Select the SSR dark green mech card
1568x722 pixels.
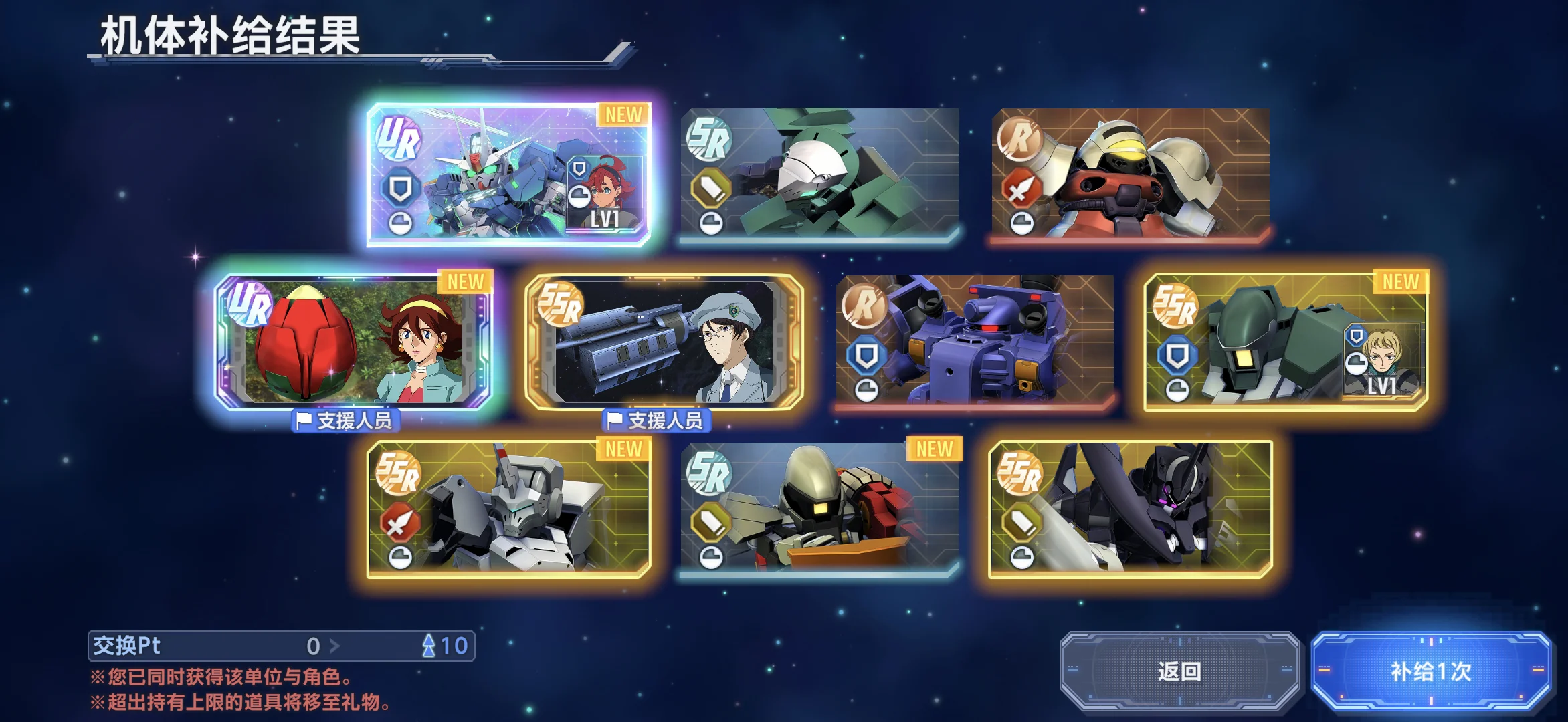pos(1286,341)
